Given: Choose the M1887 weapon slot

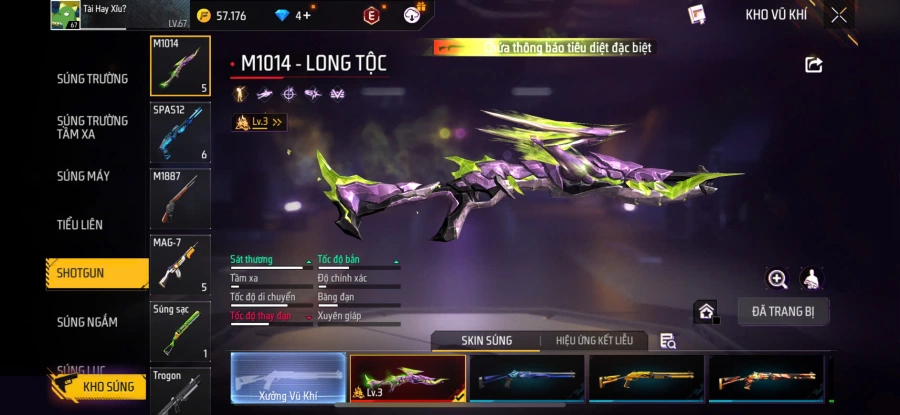Looking at the screenshot, I should (x=180, y=198).
